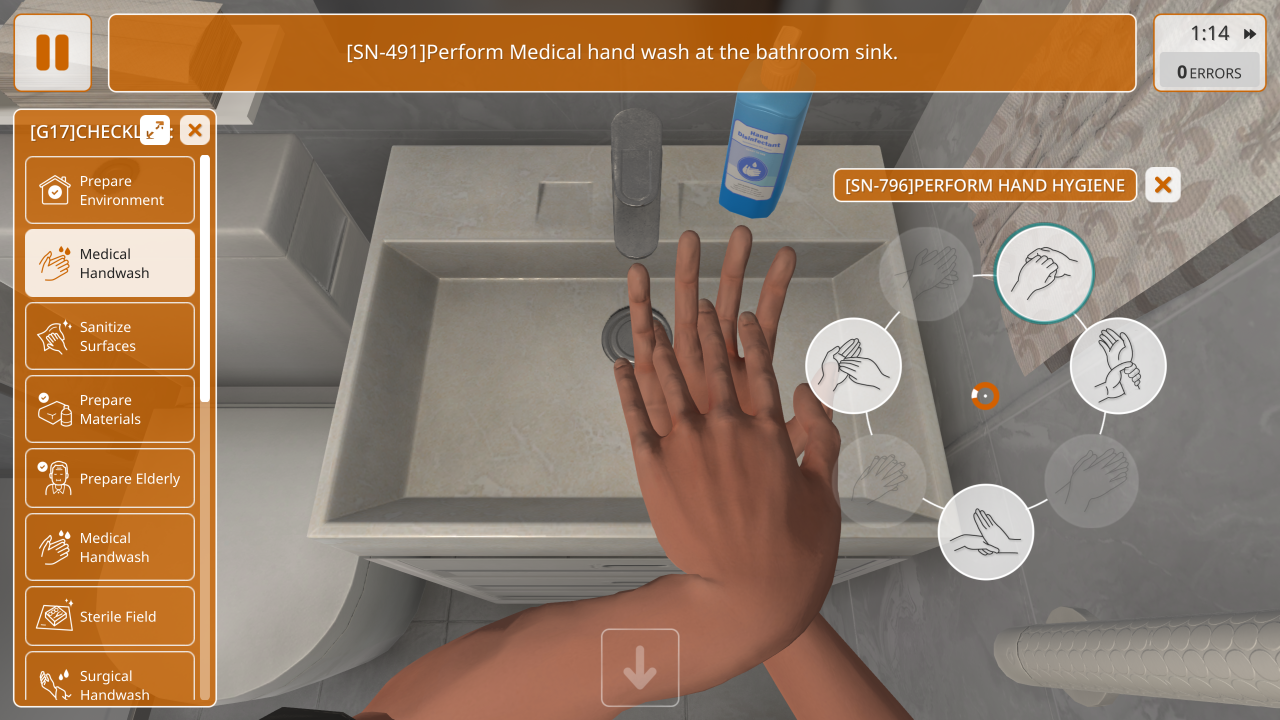Choose the Prepare Materials checklist step
This screenshot has height=720, width=1280.
(x=110, y=409)
